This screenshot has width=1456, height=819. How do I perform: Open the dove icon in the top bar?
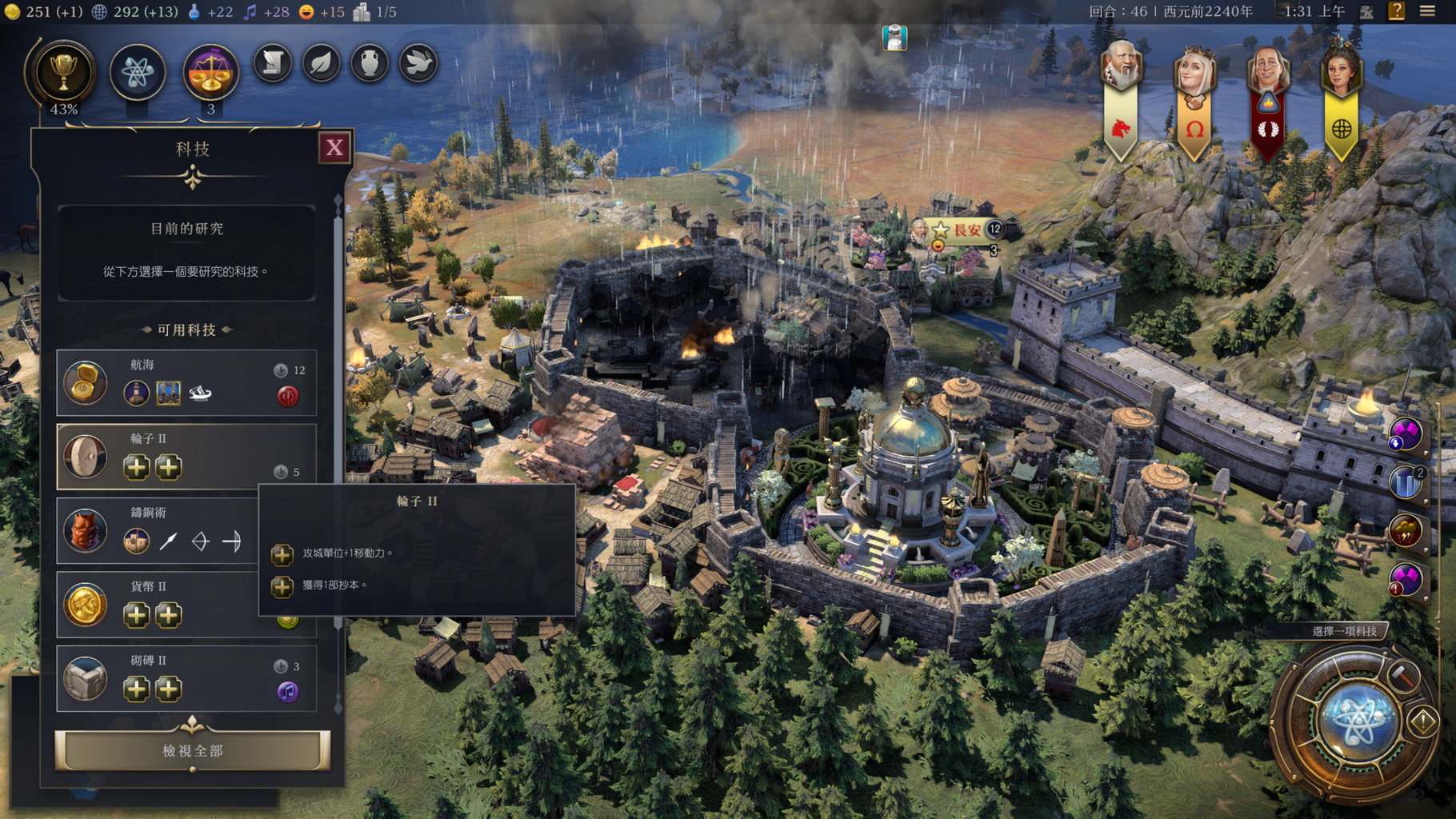click(418, 63)
